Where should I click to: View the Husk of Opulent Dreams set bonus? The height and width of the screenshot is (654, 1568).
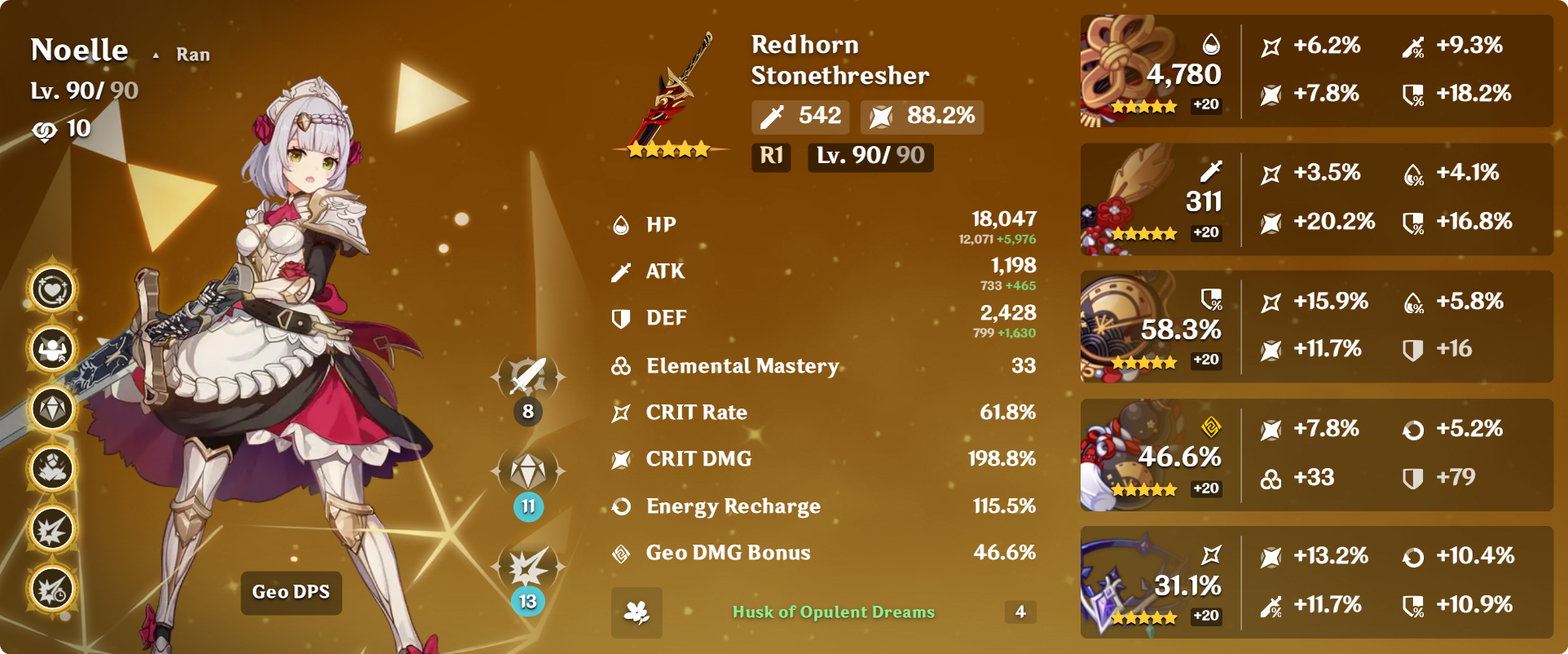point(833,612)
